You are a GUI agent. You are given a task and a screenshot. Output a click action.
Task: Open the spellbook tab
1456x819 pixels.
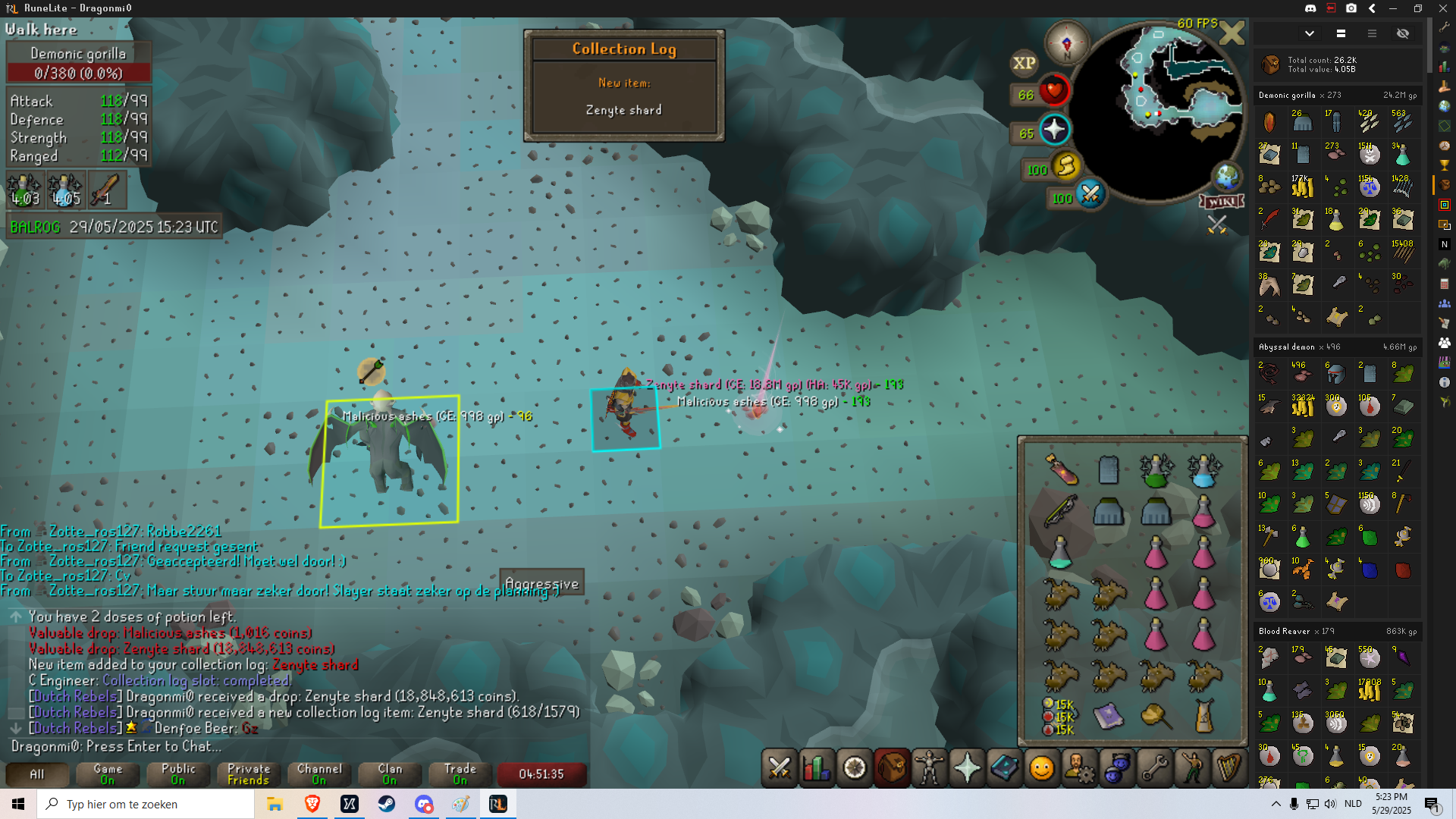coord(1004,768)
